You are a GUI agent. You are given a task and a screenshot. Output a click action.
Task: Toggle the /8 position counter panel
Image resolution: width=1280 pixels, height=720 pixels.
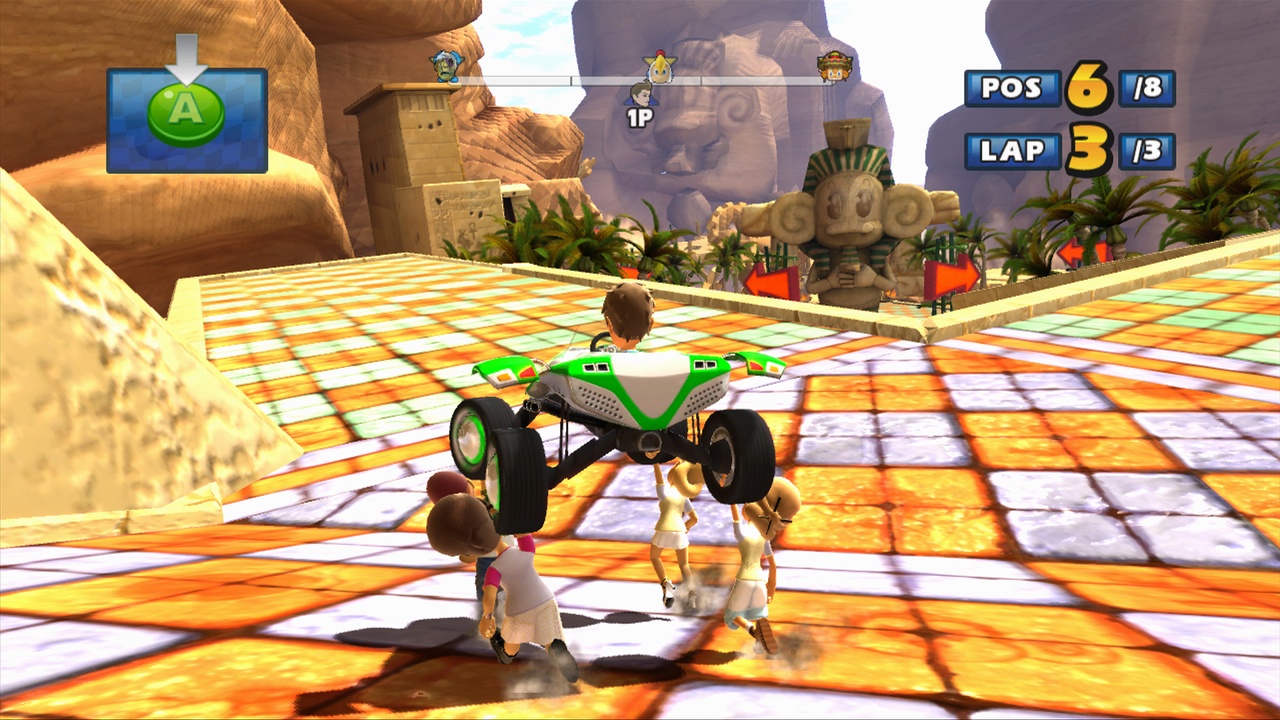tap(1145, 88)
